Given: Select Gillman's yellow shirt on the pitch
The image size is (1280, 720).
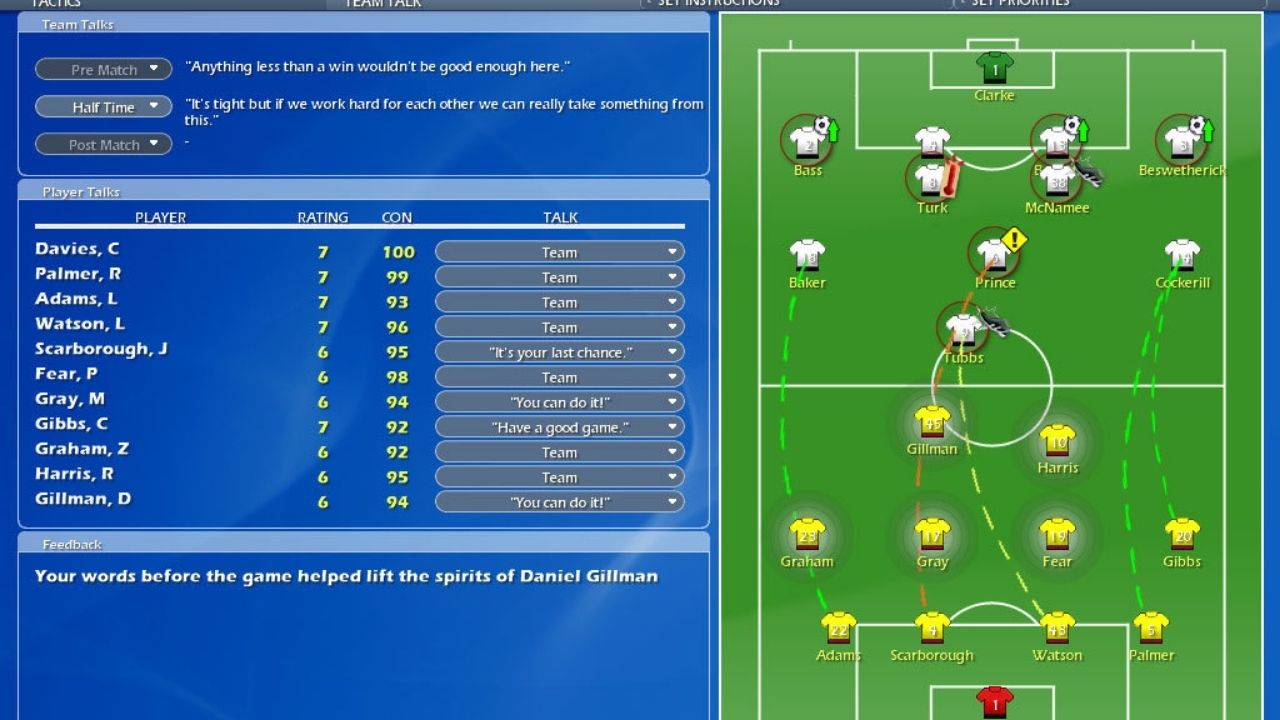Looking at the screenshot, I should coord(932,422).
